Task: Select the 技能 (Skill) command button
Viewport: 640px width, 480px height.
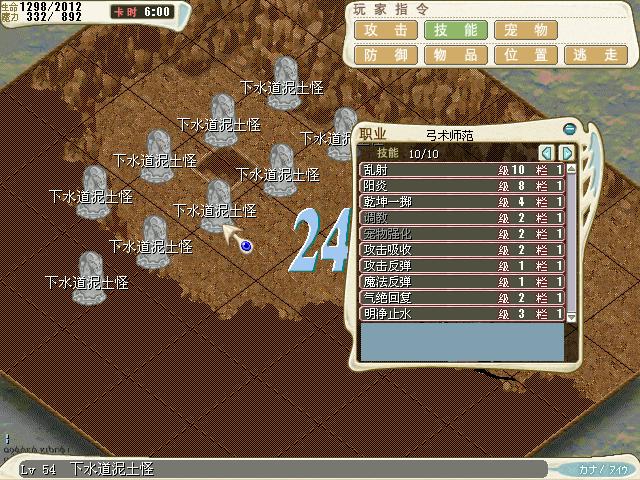Action: pyautogui.click(x=455, y=30)
